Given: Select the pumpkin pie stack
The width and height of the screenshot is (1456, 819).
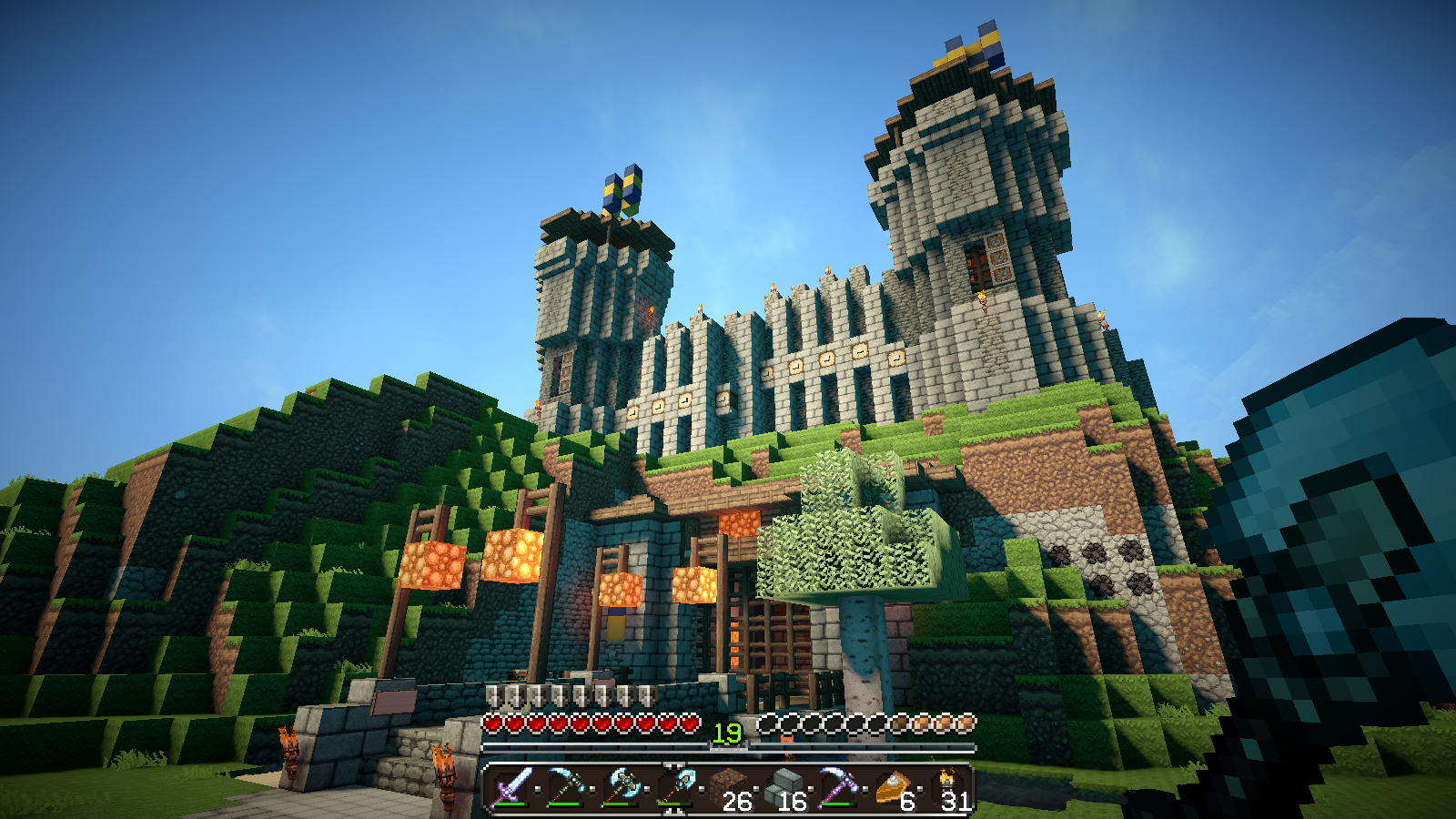Looking at the screenshot, I should (893, 787).
